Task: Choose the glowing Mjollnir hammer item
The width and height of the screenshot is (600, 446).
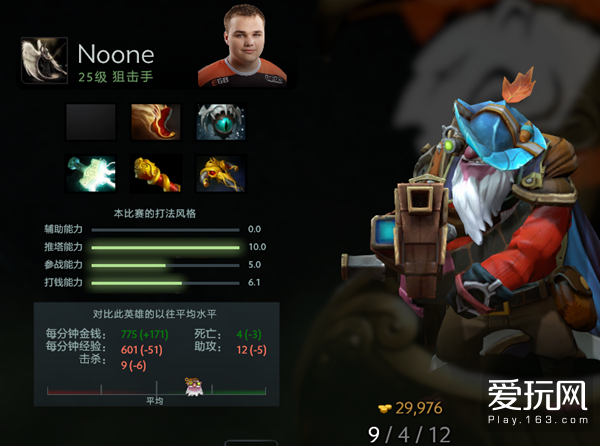Action: pos(91,172)
